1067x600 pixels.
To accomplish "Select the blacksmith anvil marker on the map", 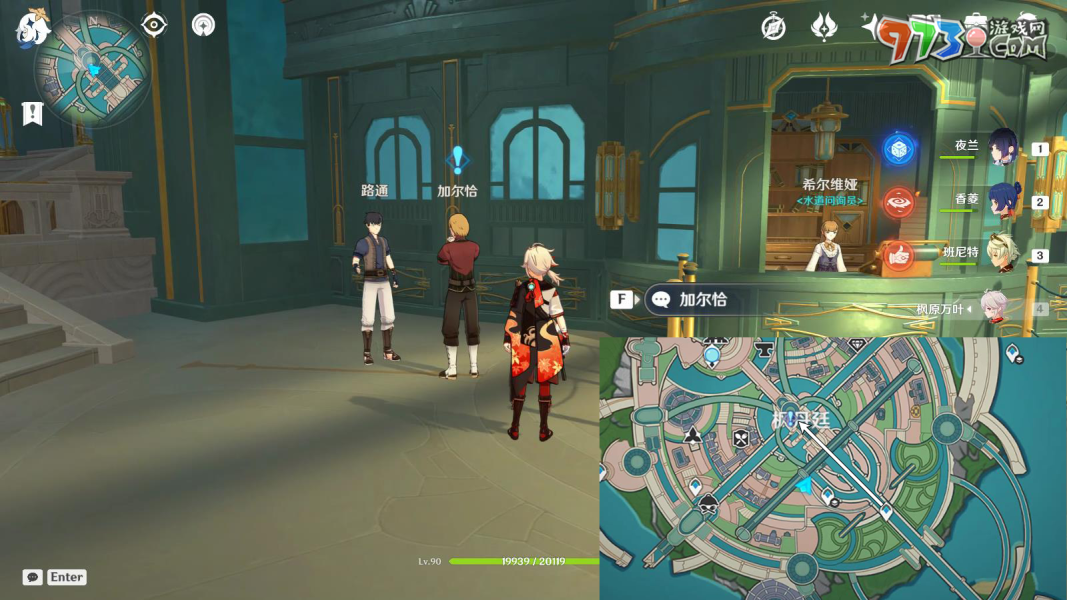I will click(x=764, y=350).
